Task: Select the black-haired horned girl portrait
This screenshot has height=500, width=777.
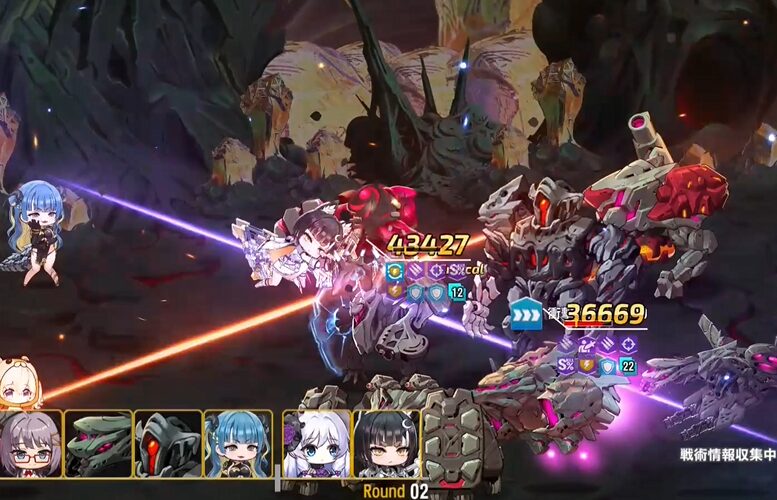Action: coord(386,444)
